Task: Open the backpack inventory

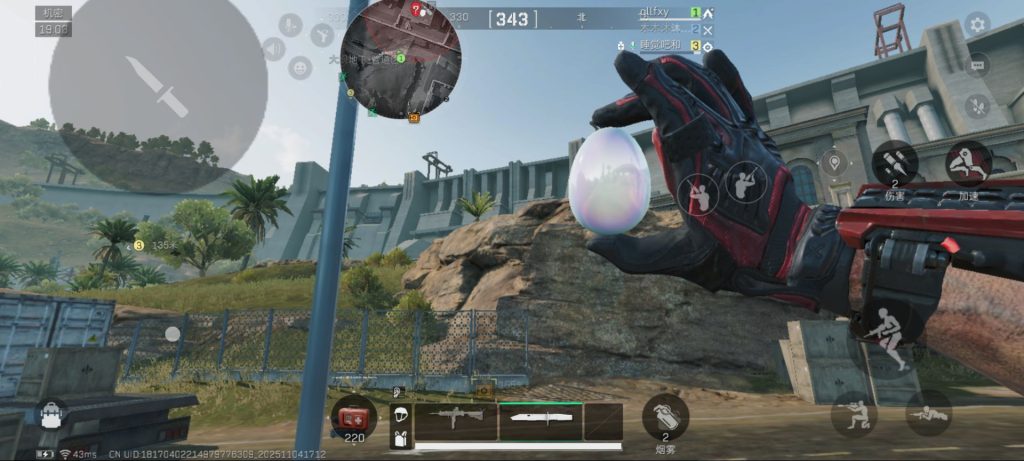Action: pyautogui.click(x=52, y=414)
